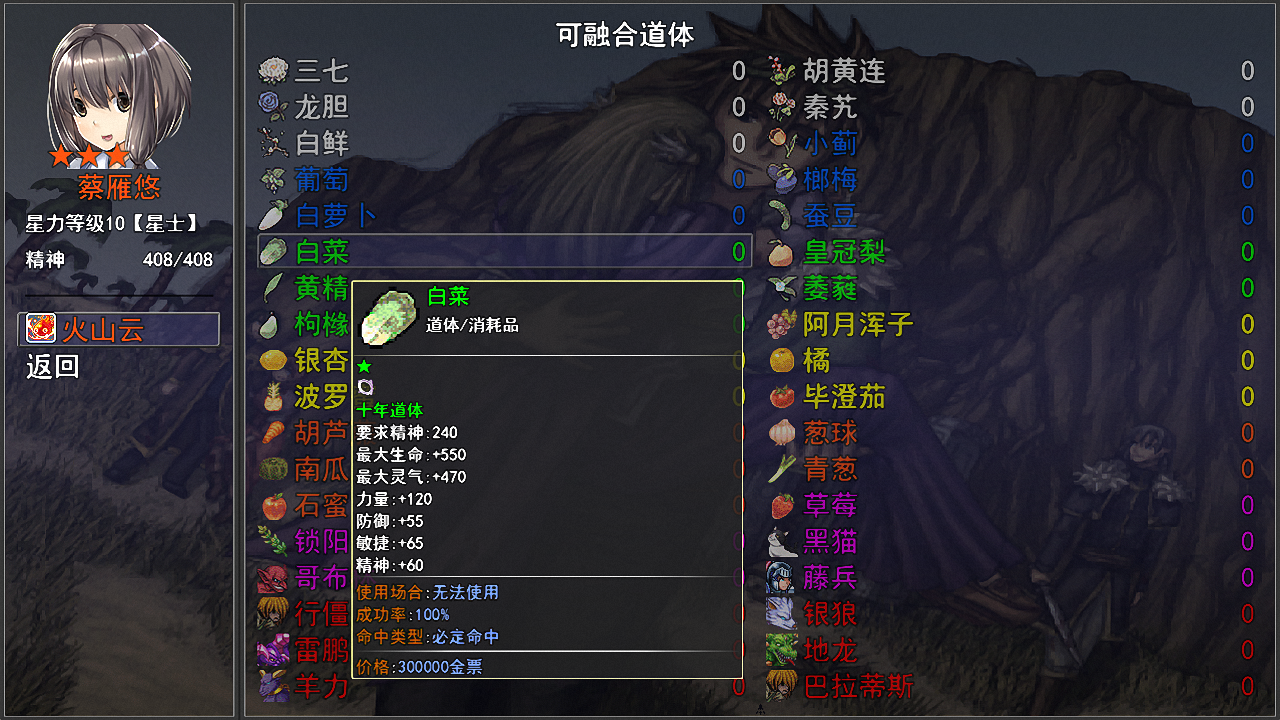Select the 皇冠梨 crown pear icon

pos(781,252)
